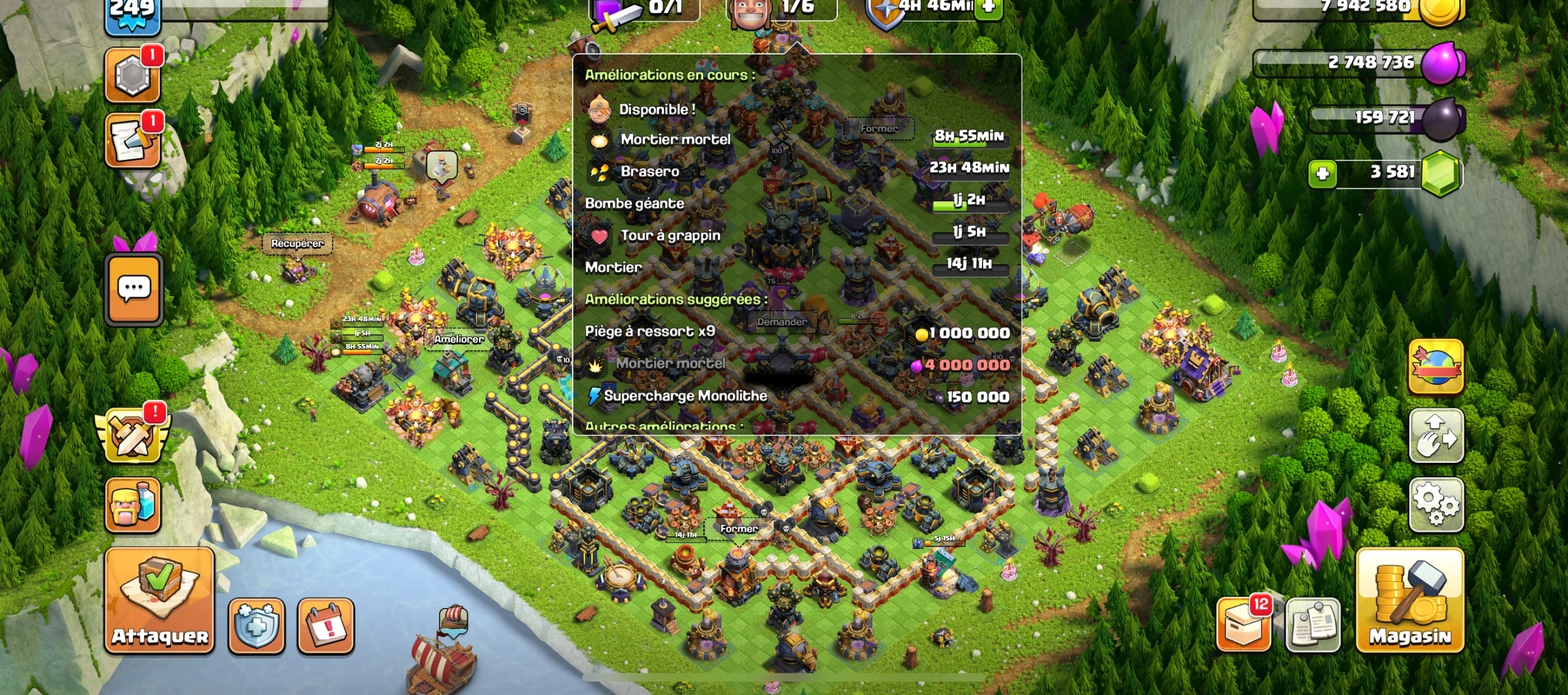Open the chat message panel
The height and width of the screenshot is (695, 1568).
point(133,290)
